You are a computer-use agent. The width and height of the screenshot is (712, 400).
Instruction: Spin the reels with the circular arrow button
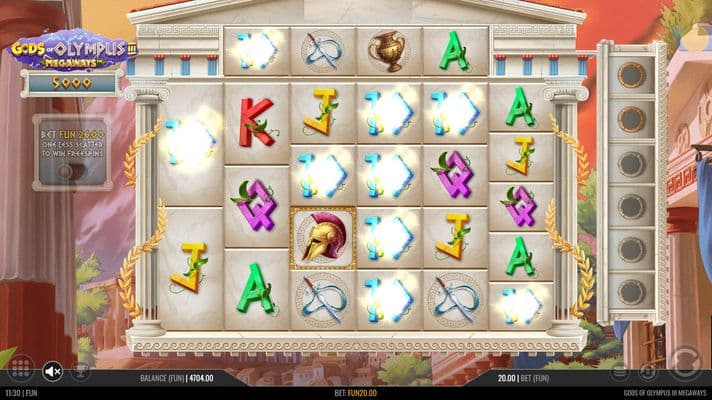686,360
